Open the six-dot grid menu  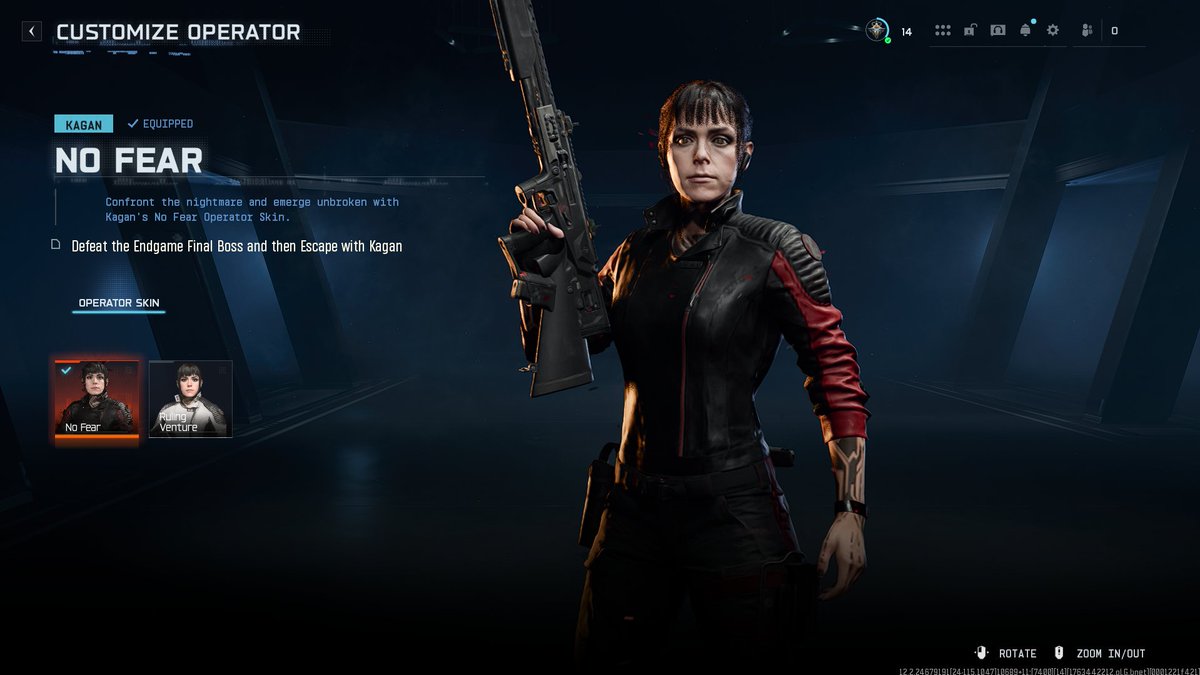pyautogui.click(x=942, y=31)
